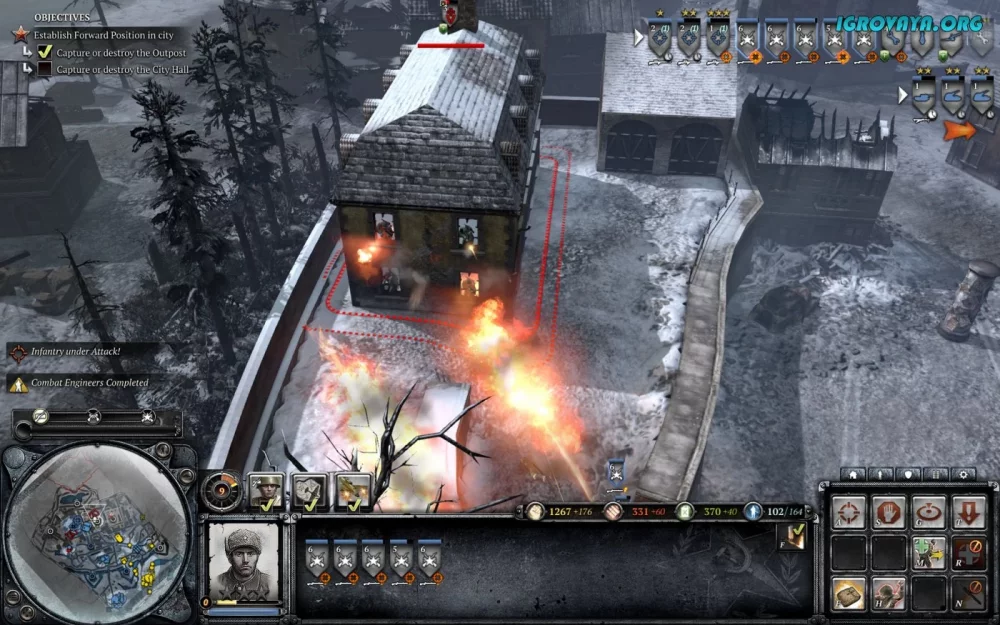
Task: Open the commander points dial showing 9
Action: 221,491
